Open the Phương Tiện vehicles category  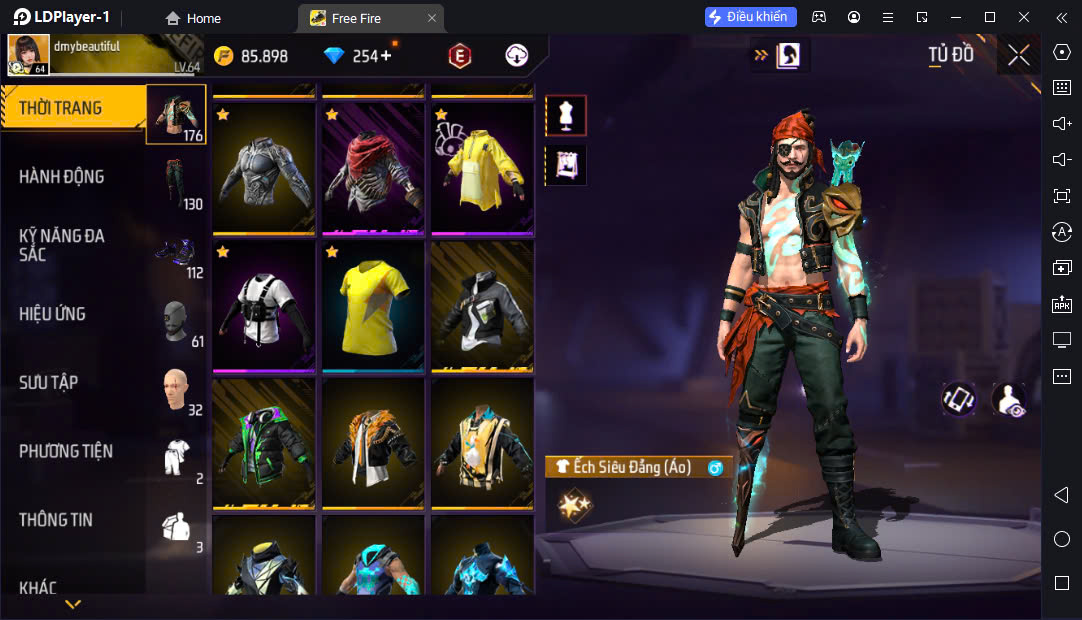(75, 452)
